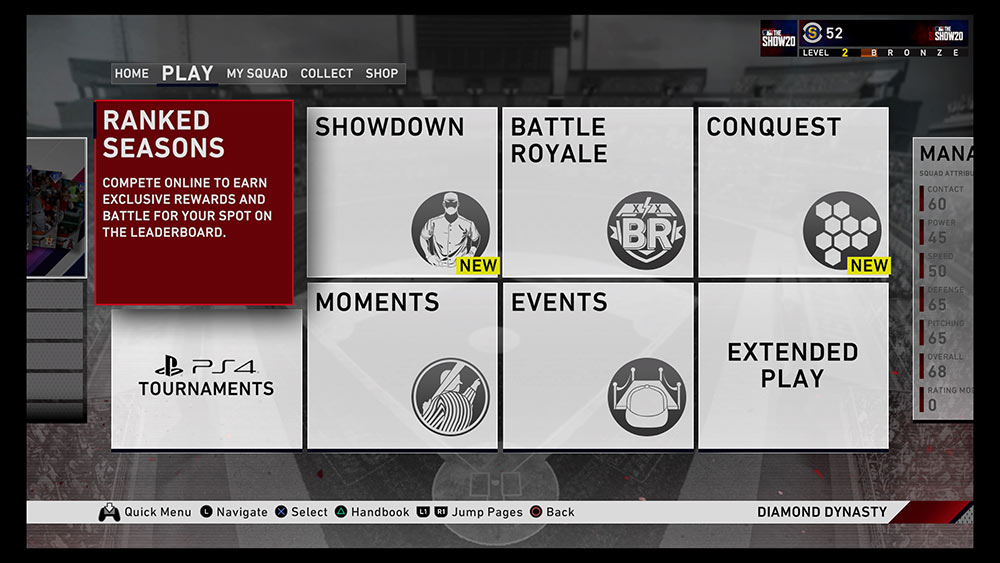Go to the COLLECT tab
This screenshot has height=563, width=1000.
[x=326, y=73]
